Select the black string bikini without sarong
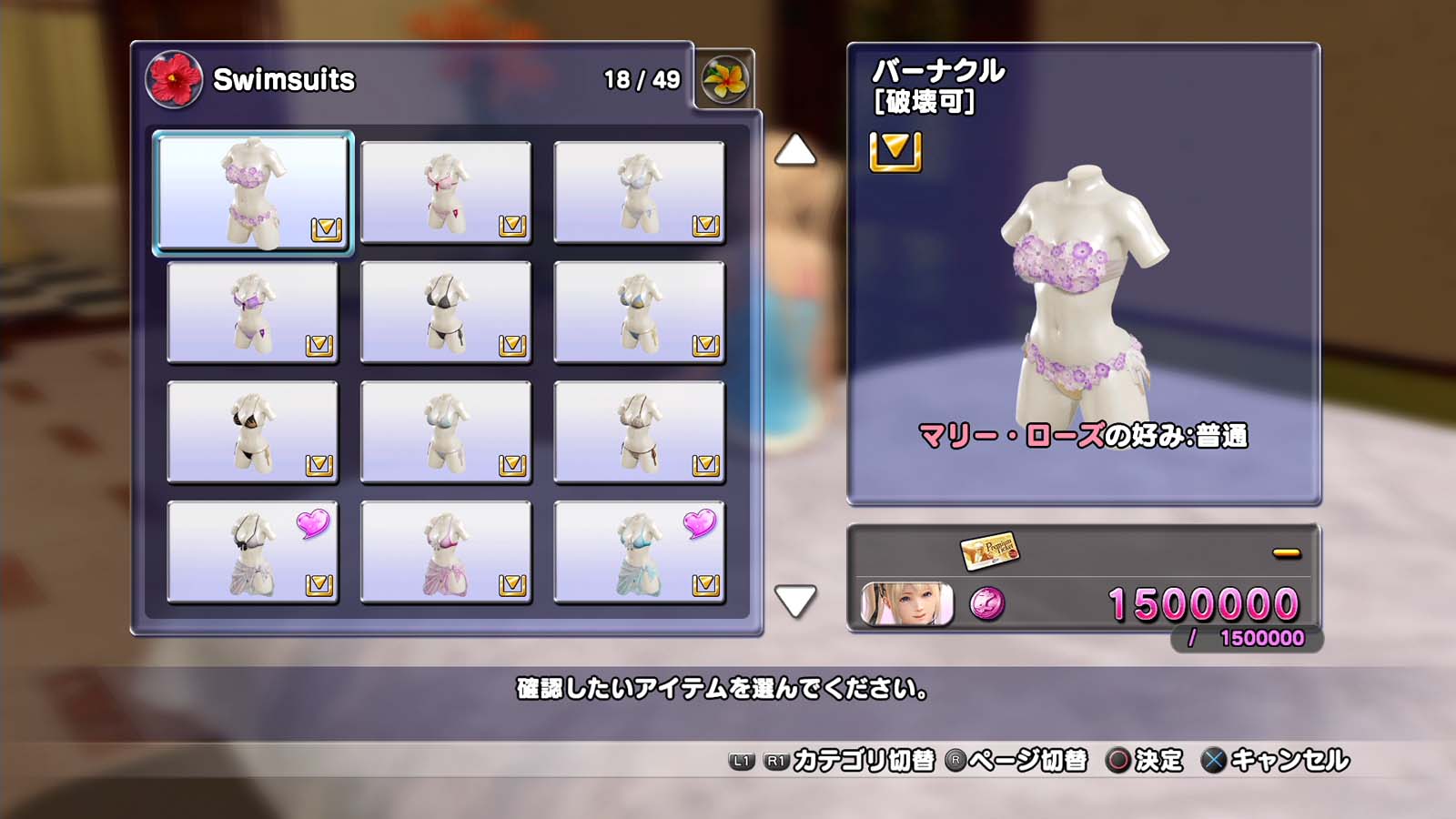This screenshot has width=1456, height=819. [x=446, y=313]
